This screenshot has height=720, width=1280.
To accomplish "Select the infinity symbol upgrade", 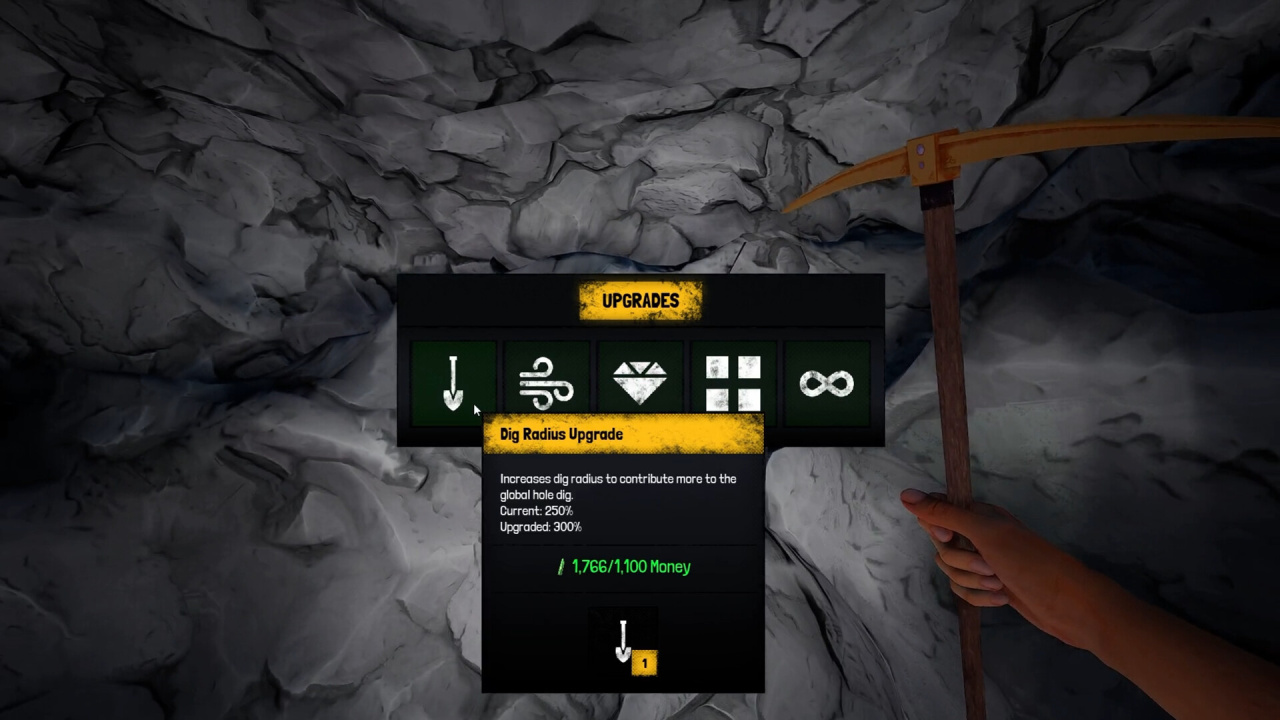I will (x=826, y=383).
